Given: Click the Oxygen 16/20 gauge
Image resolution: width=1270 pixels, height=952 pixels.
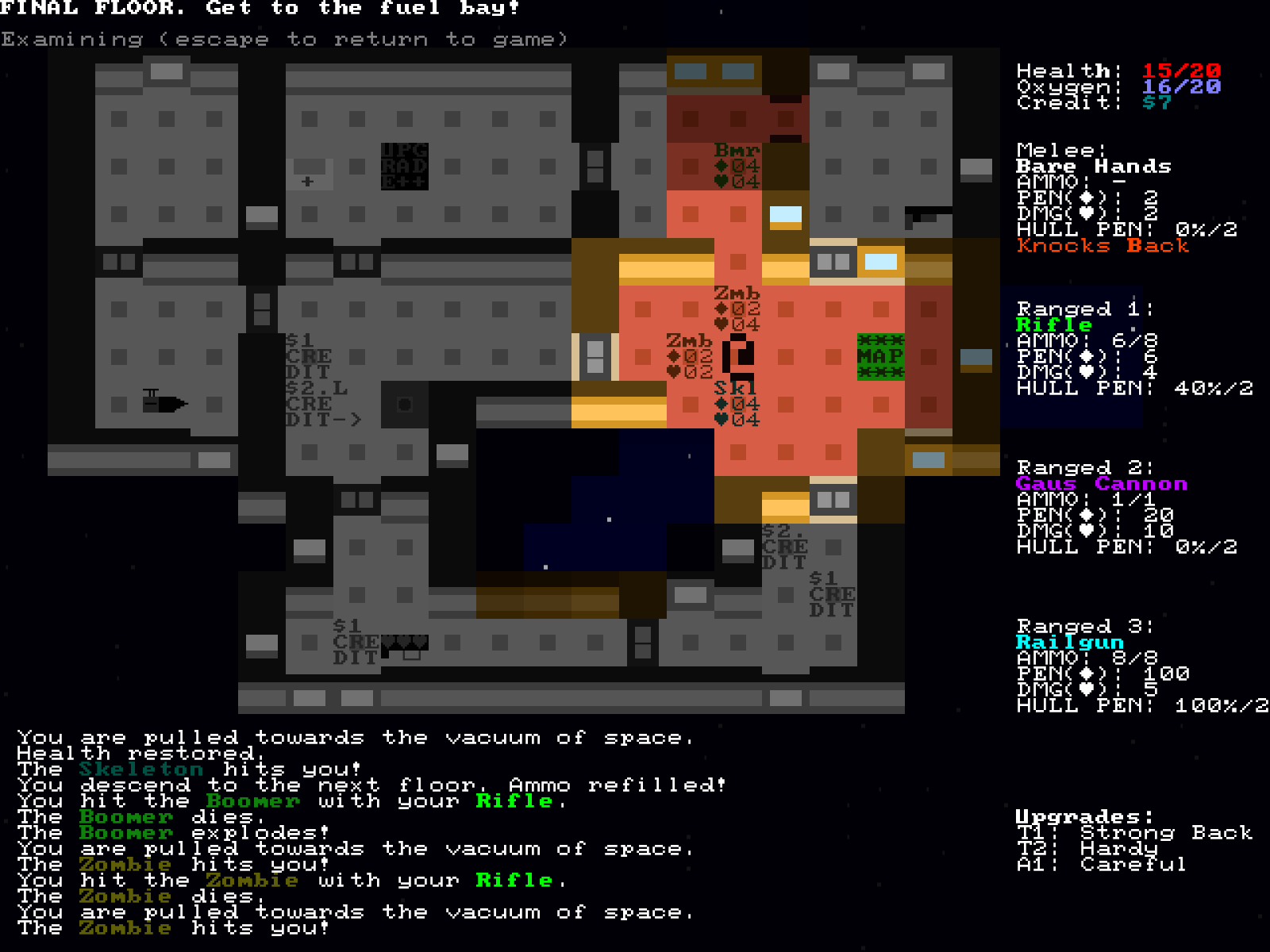Looking at the screenshot, I should [1111, 86].
